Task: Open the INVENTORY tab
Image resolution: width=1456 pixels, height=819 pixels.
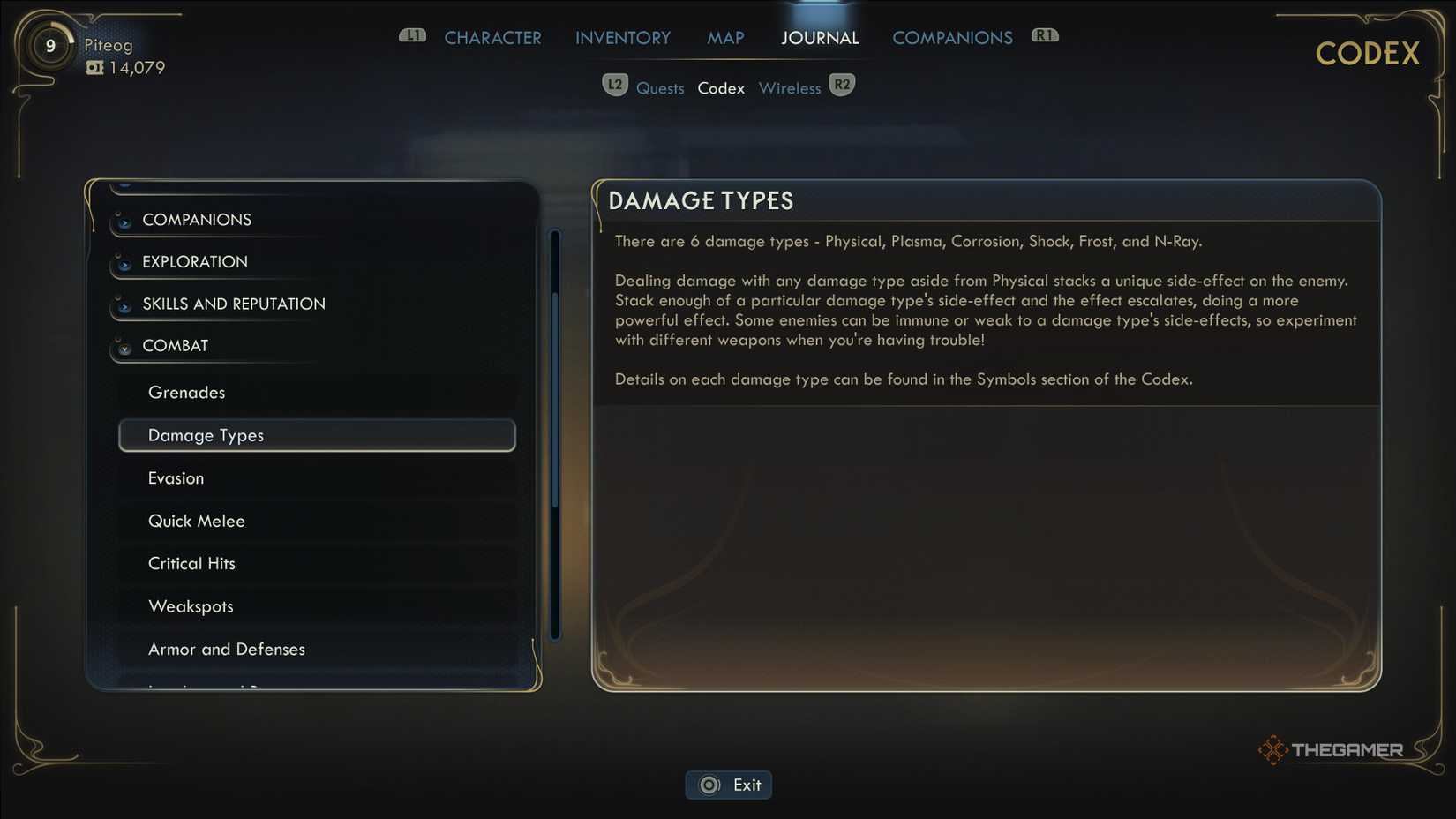Action: pyautogui.click(x=622, y=37)
